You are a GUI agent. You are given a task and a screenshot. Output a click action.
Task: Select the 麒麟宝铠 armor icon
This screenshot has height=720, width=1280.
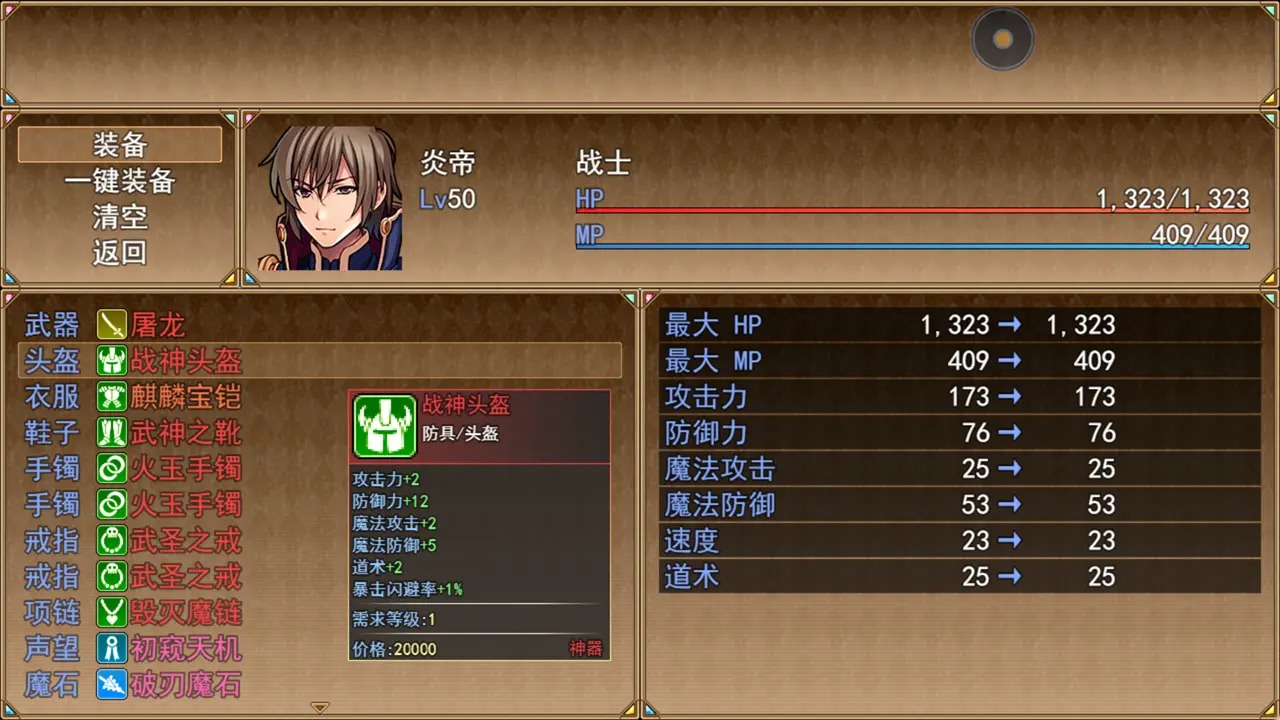pos(110,397)
